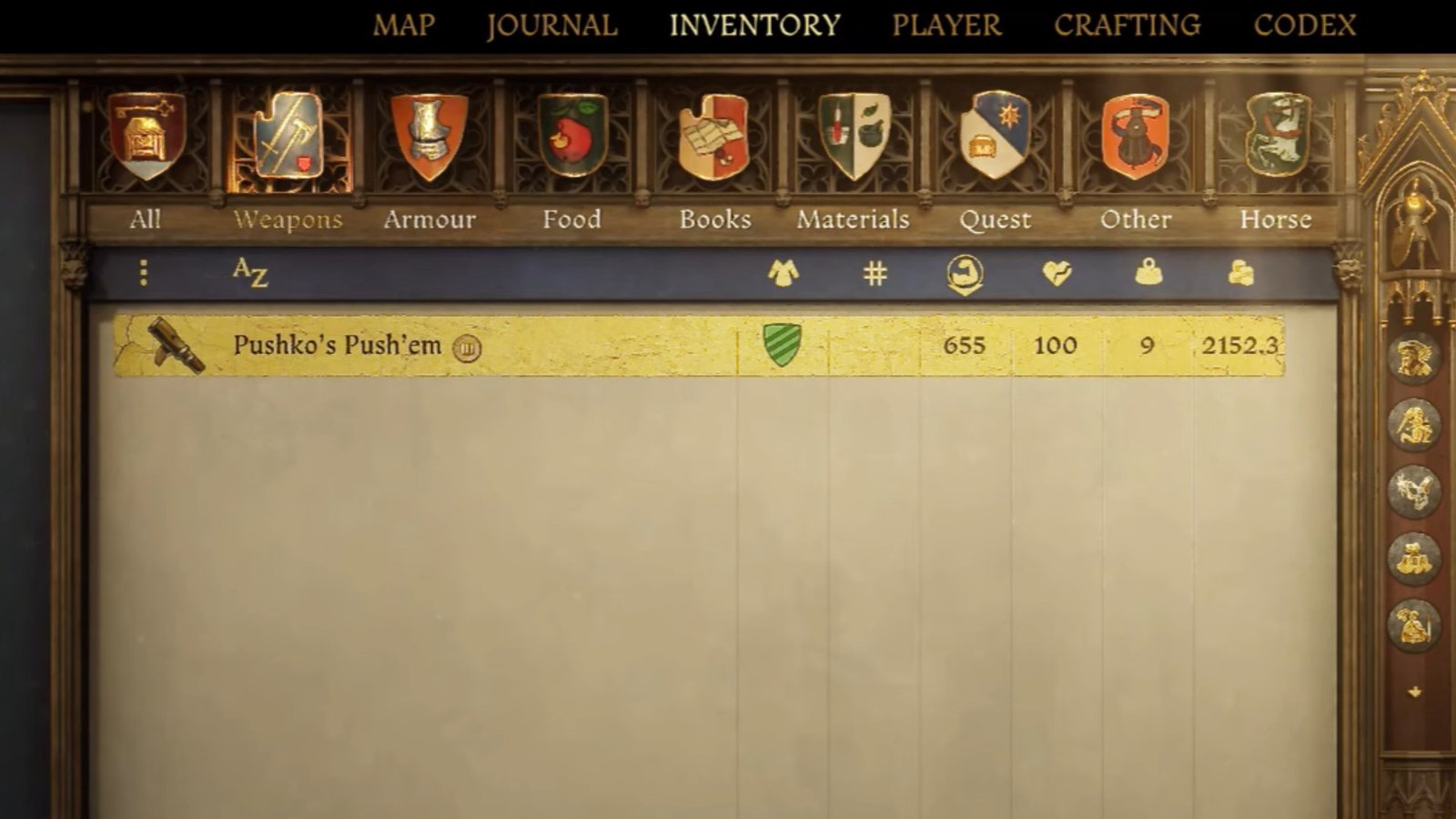The height and width of the screenshot is (819, 1456).
Task: Sort by item condition heart icon
Action: (x=1056, y=270)
